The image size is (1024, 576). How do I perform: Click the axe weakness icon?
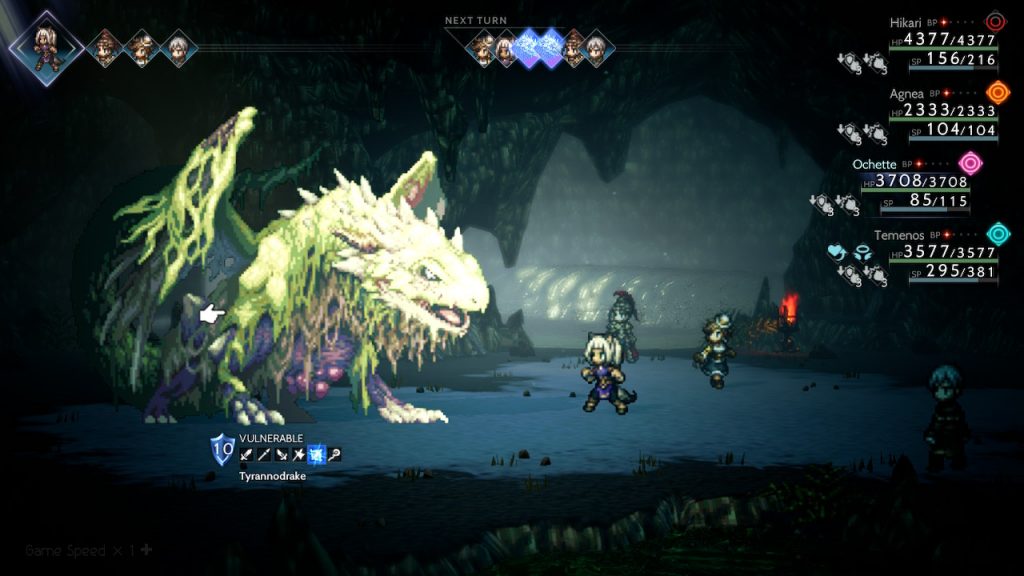(297, 455)
